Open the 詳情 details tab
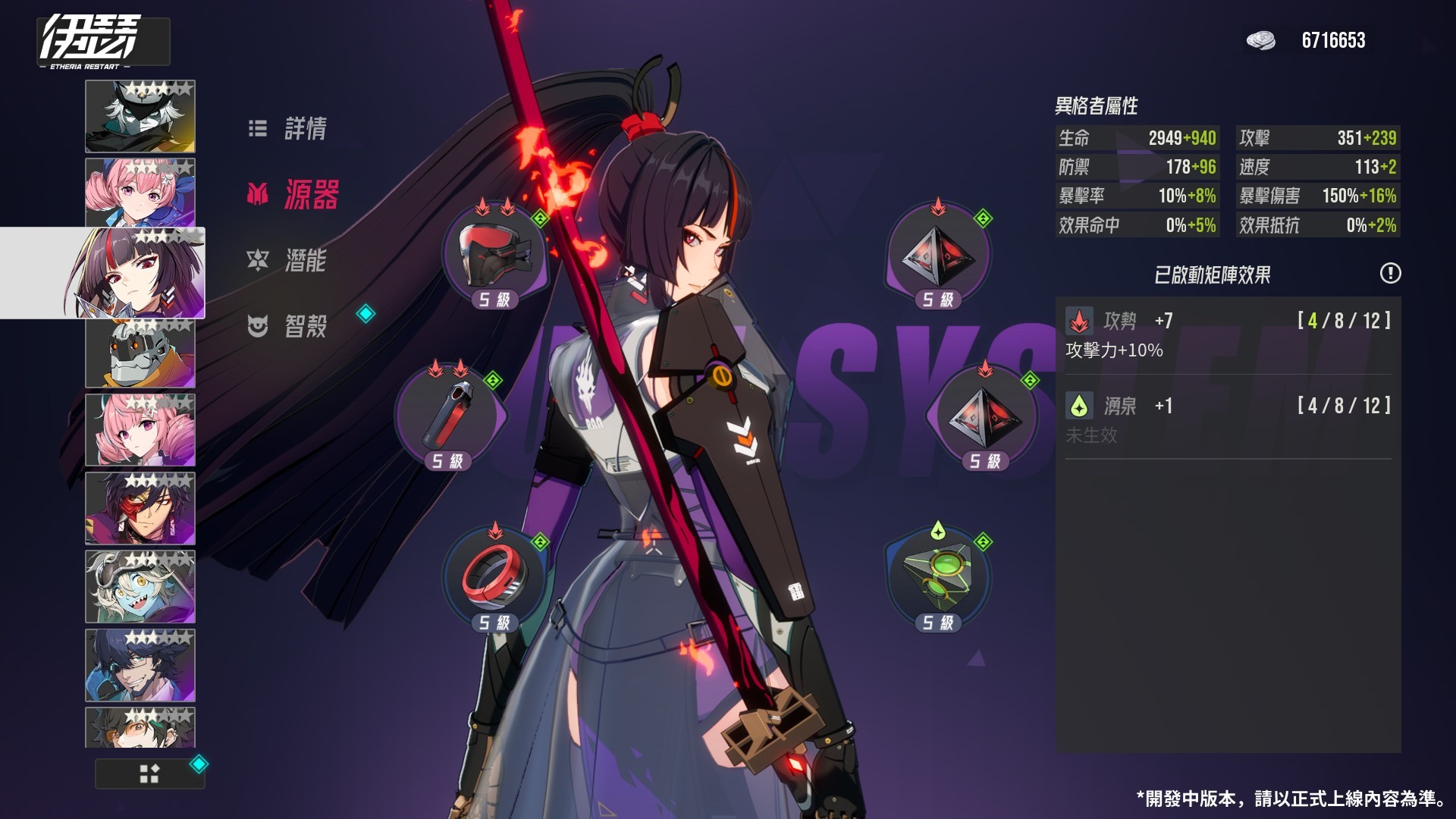Viewport: 1456px width, 819px height. (x=289, y=129)
